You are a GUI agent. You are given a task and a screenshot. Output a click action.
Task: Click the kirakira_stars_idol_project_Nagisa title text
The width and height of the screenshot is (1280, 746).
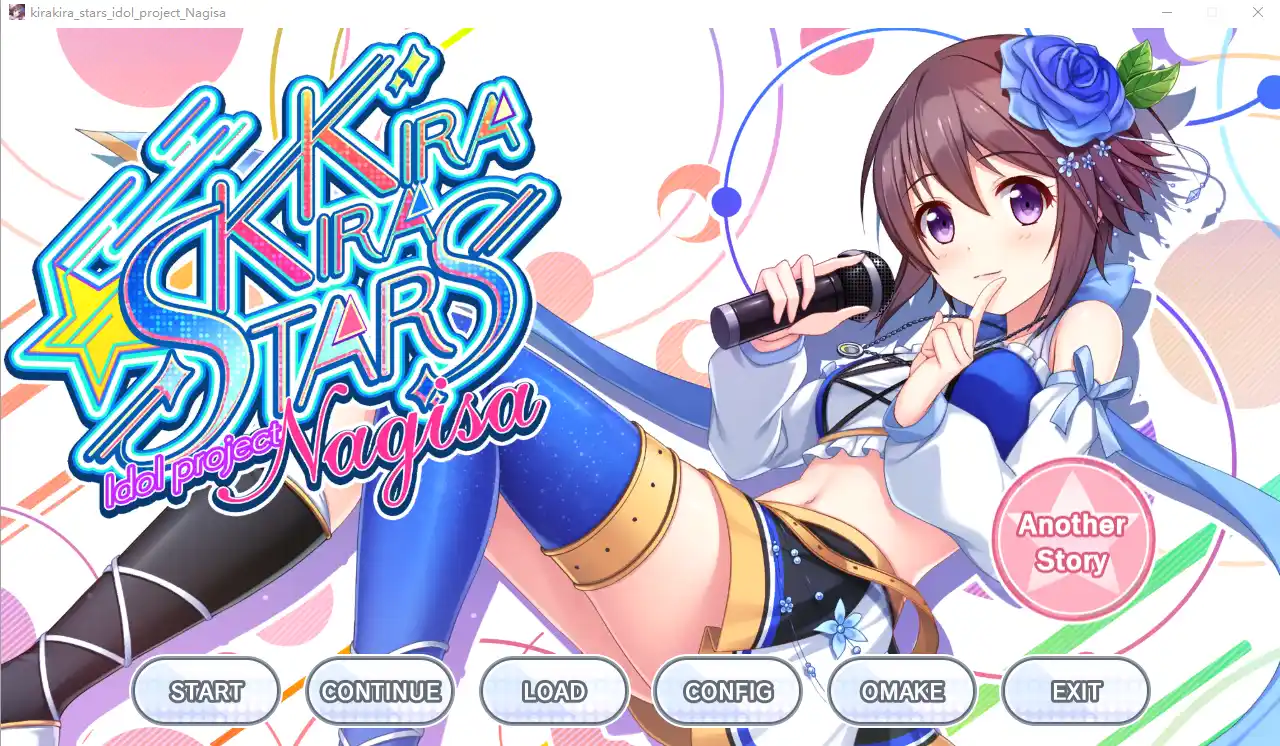click(126, 12)
